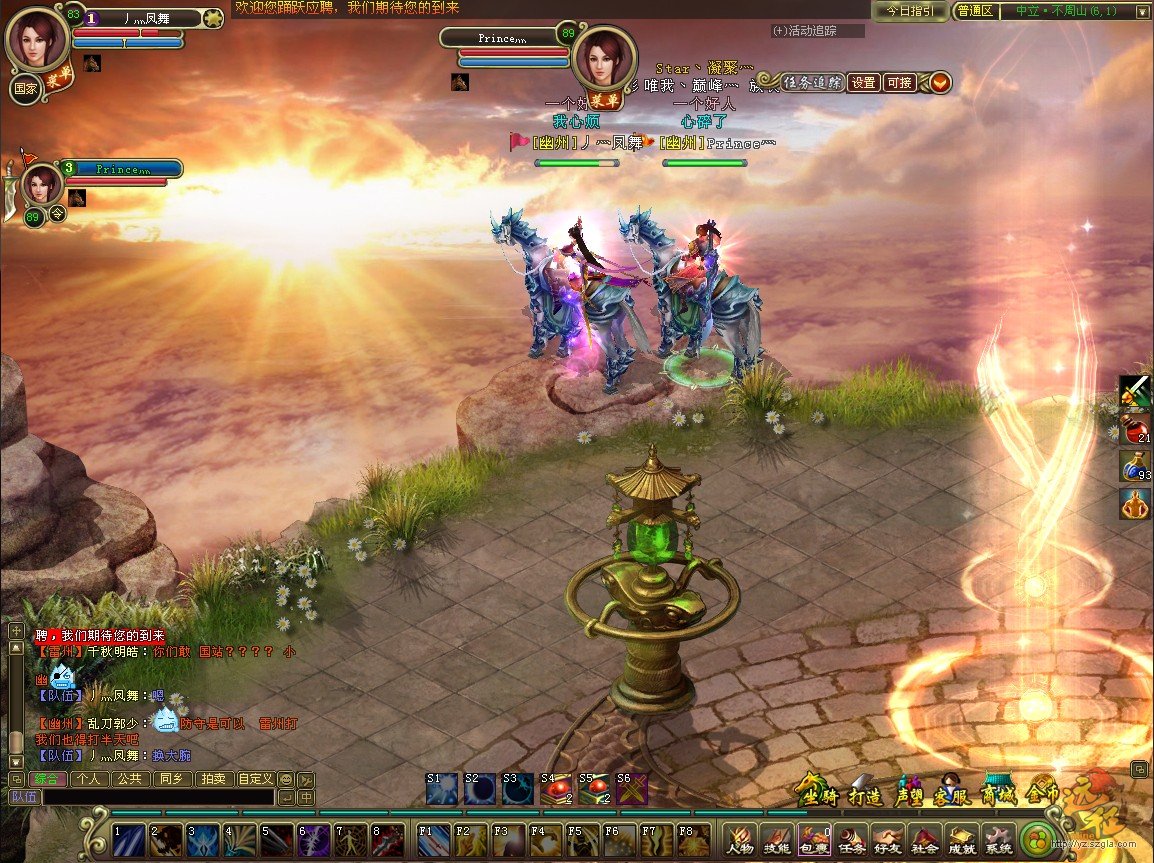Open the 系统 system menu
Image resolution: width=1154 pixels, height=863 pixels.
pyautogui.click(x=998, y=840)
